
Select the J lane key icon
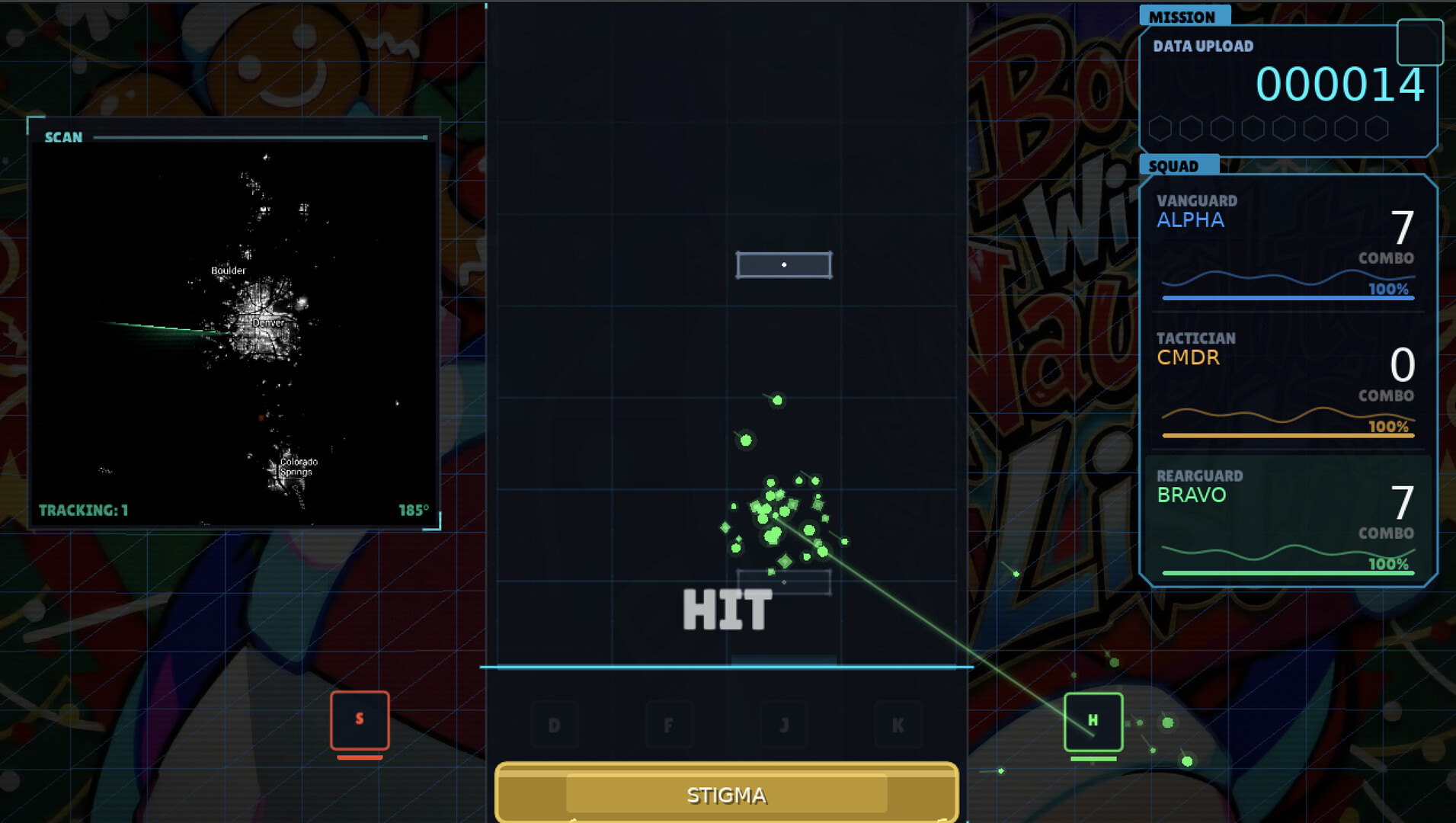[785, 725]
